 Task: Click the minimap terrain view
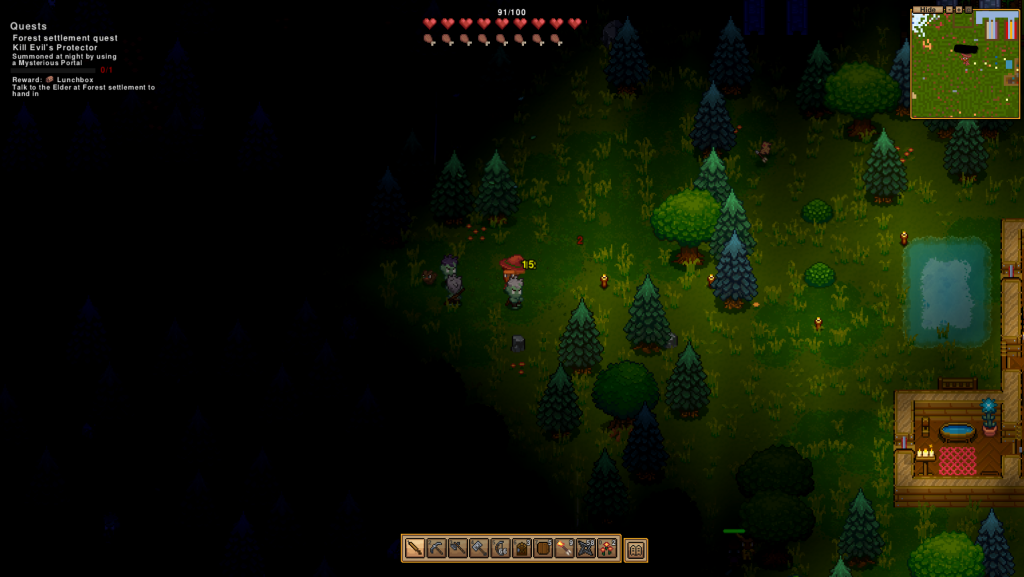point(964,65)
